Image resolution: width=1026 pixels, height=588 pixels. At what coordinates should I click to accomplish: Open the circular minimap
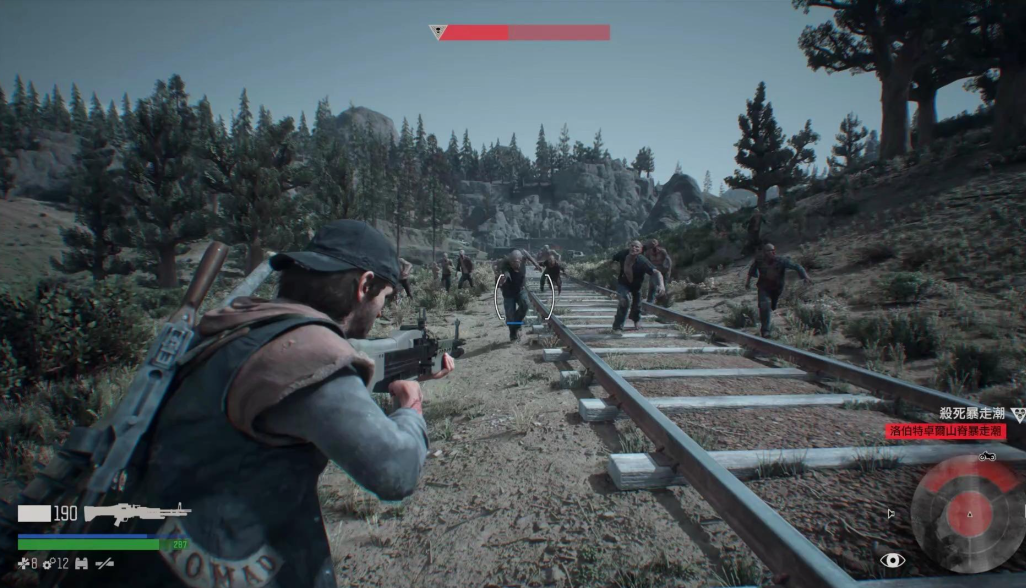[x=968, y=515]
